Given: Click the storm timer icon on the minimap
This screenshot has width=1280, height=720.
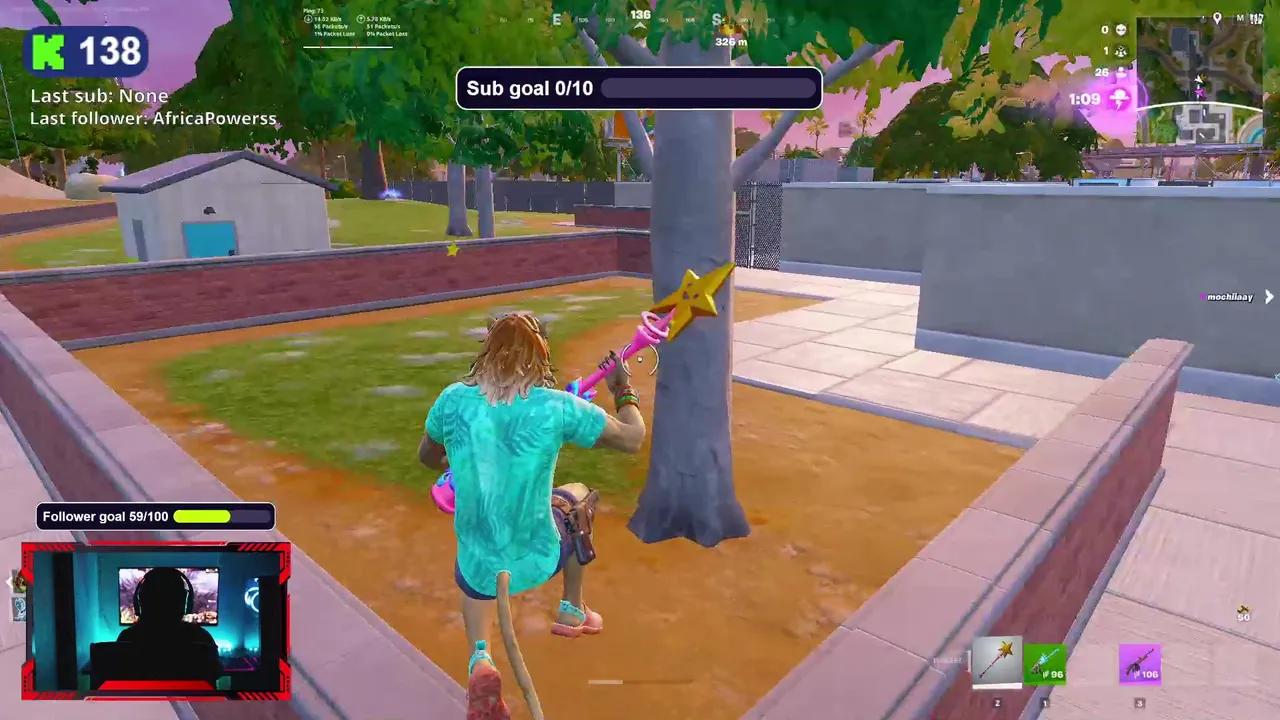Looking at the screenshot, I should [x=1119, y=97].
